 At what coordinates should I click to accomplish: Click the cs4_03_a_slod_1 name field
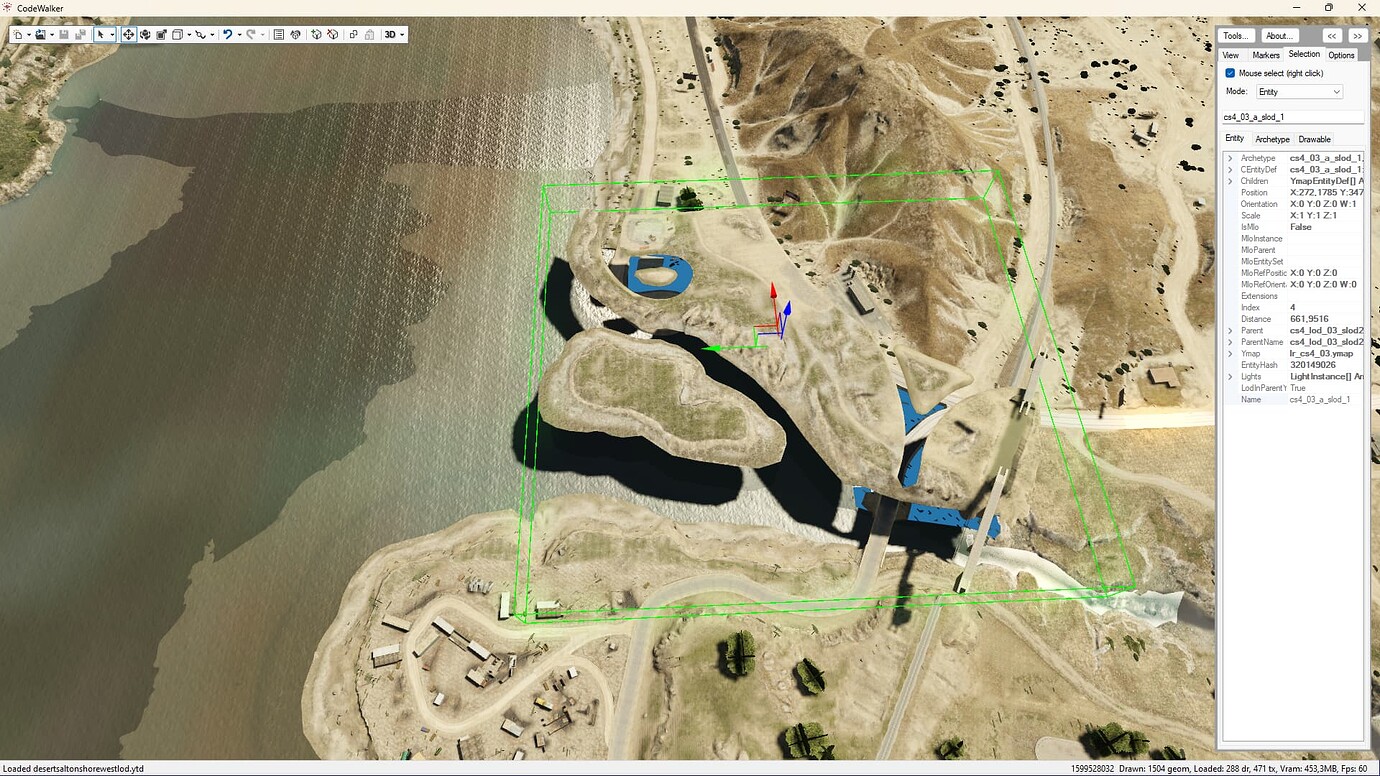(x=1292, y=117)
